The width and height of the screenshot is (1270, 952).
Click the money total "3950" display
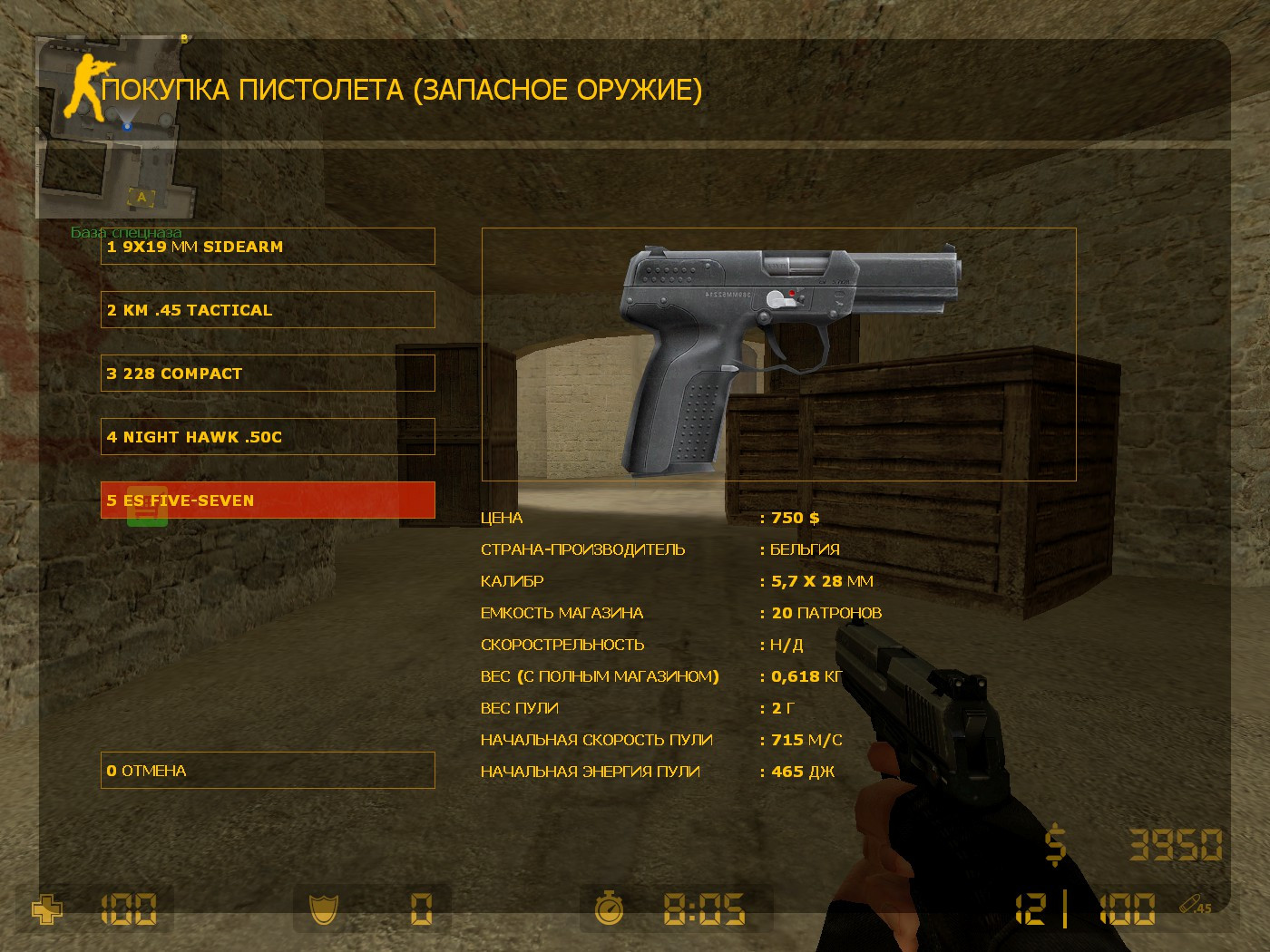click(1175, 843)
